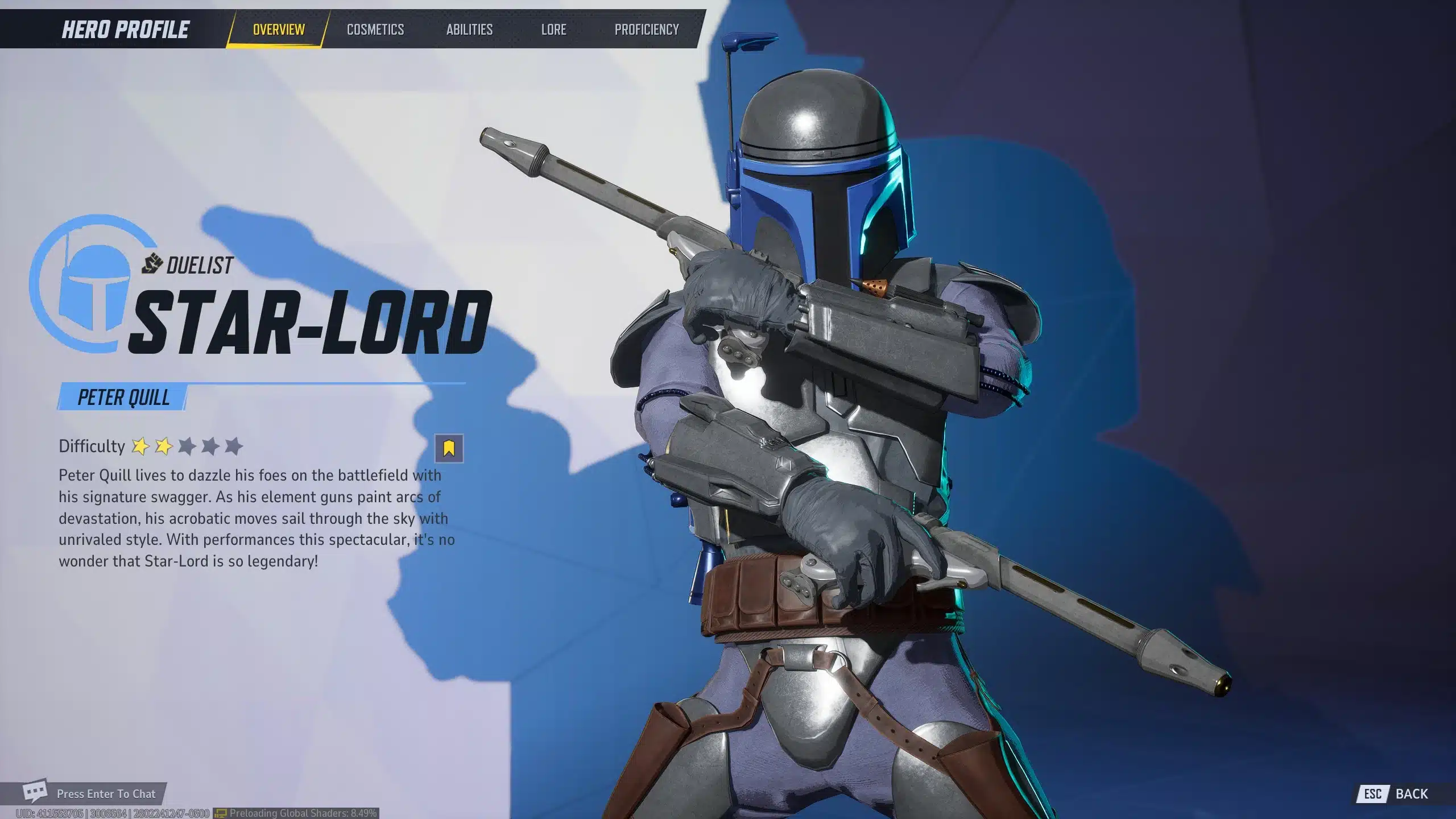
Task: Select the Lore tab
Action: tap(553, 30)
